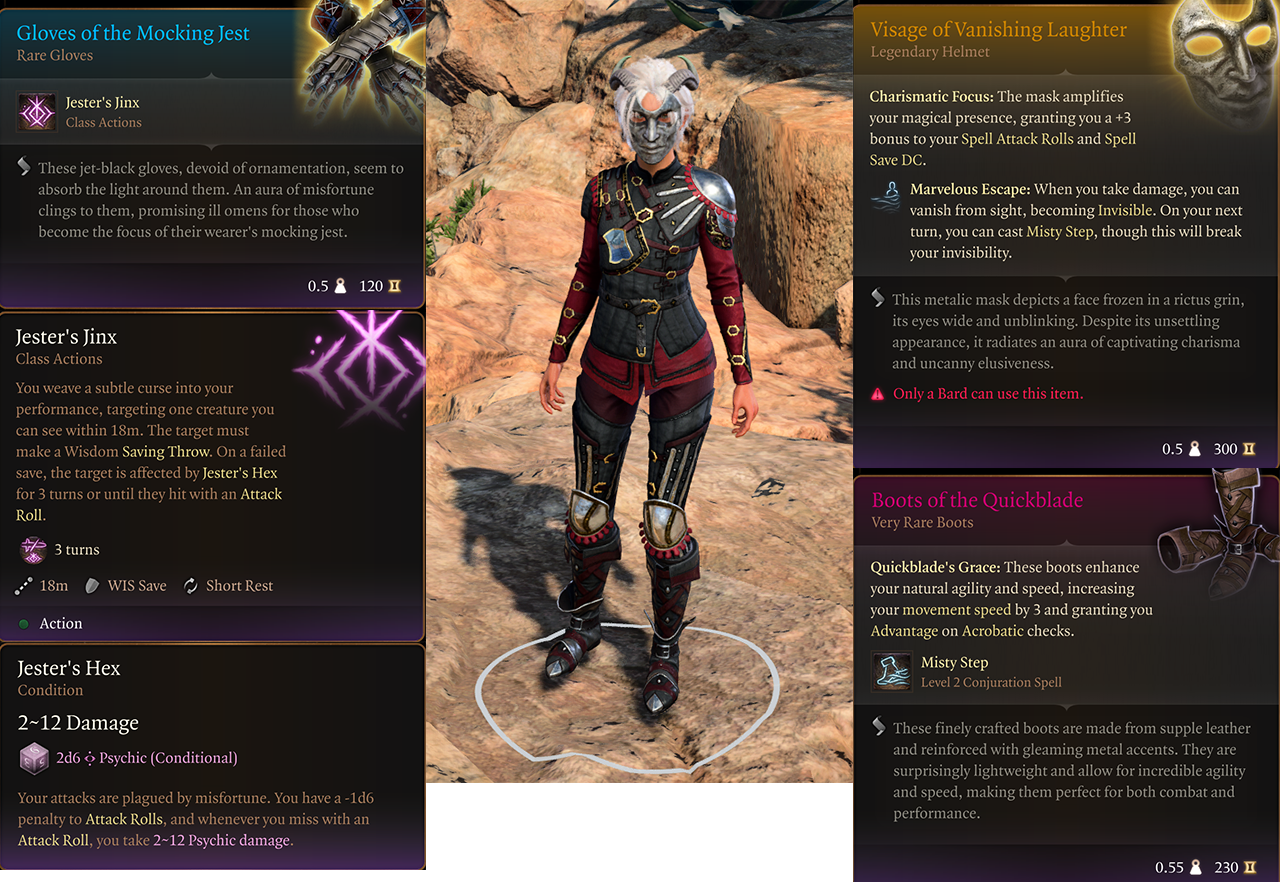The image size is (1280, 882).
Task: Click the 2d6 Psychic damage dice icon
Action: [x=34, y=758]
